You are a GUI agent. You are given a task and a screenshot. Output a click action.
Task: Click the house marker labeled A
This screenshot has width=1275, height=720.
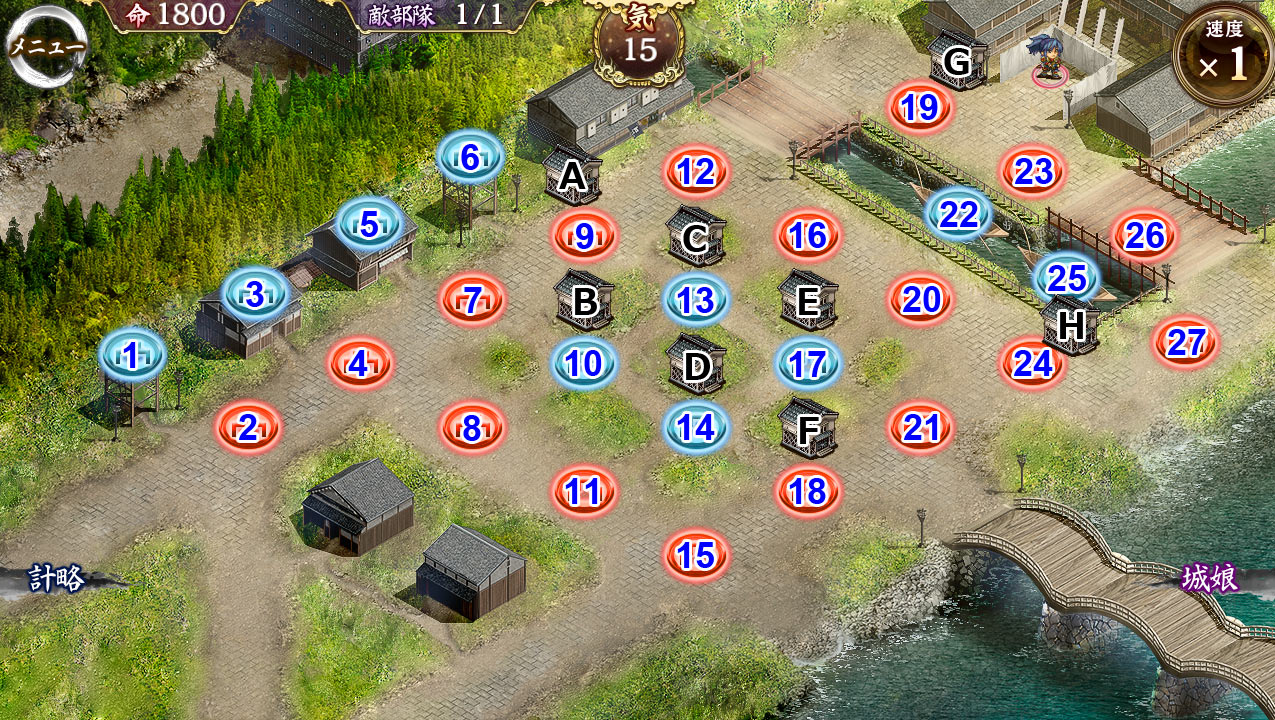pyautogui.click(x=572, y=176)
